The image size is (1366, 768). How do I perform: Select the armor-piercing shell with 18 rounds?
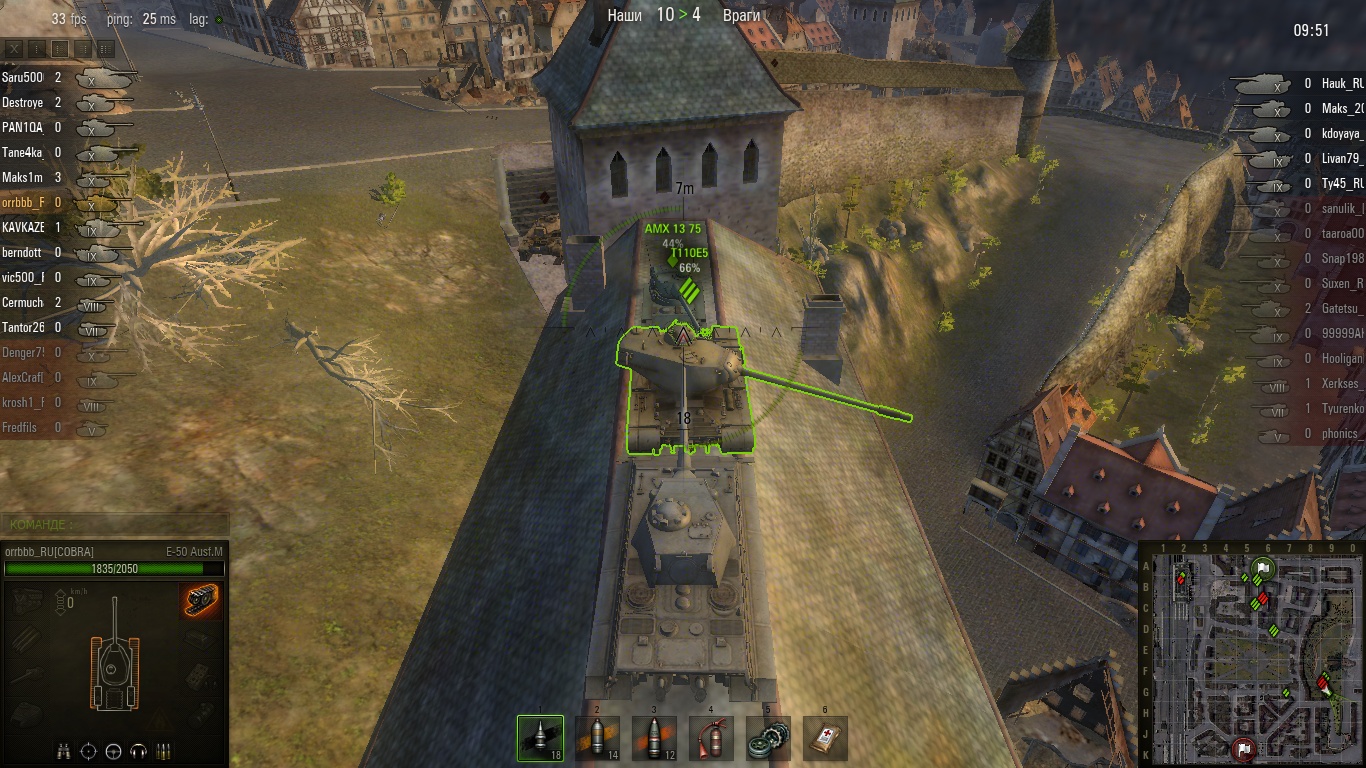[540, 738]
